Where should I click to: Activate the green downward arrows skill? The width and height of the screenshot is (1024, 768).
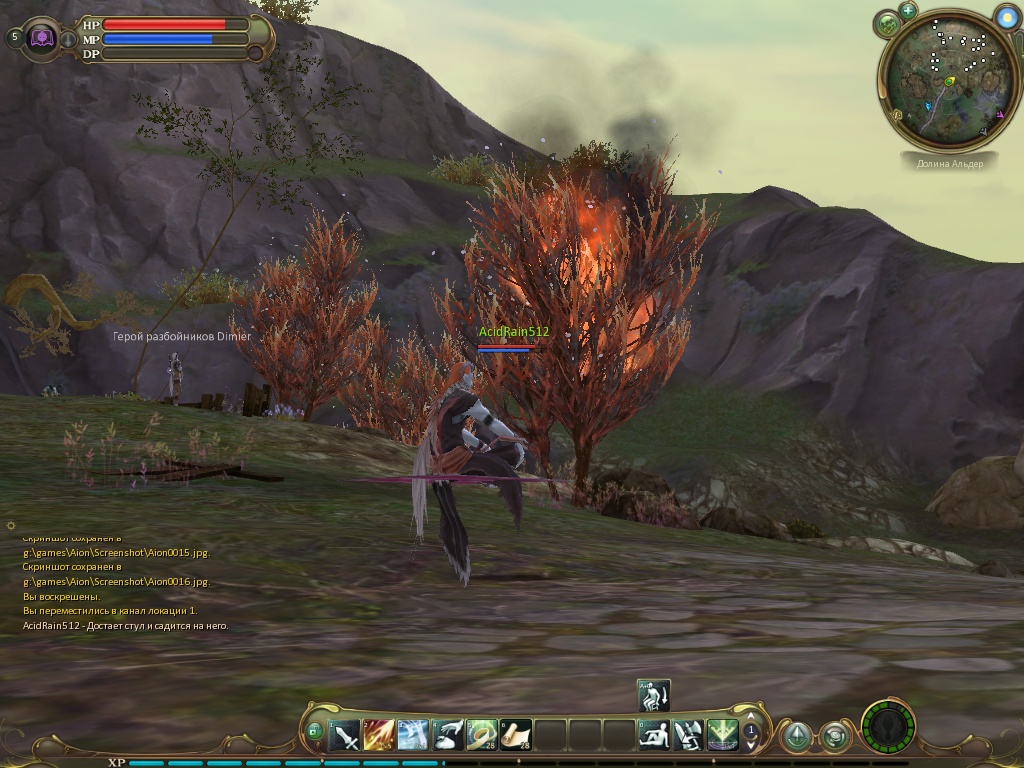pyautogui.click(x=722, y=736)
